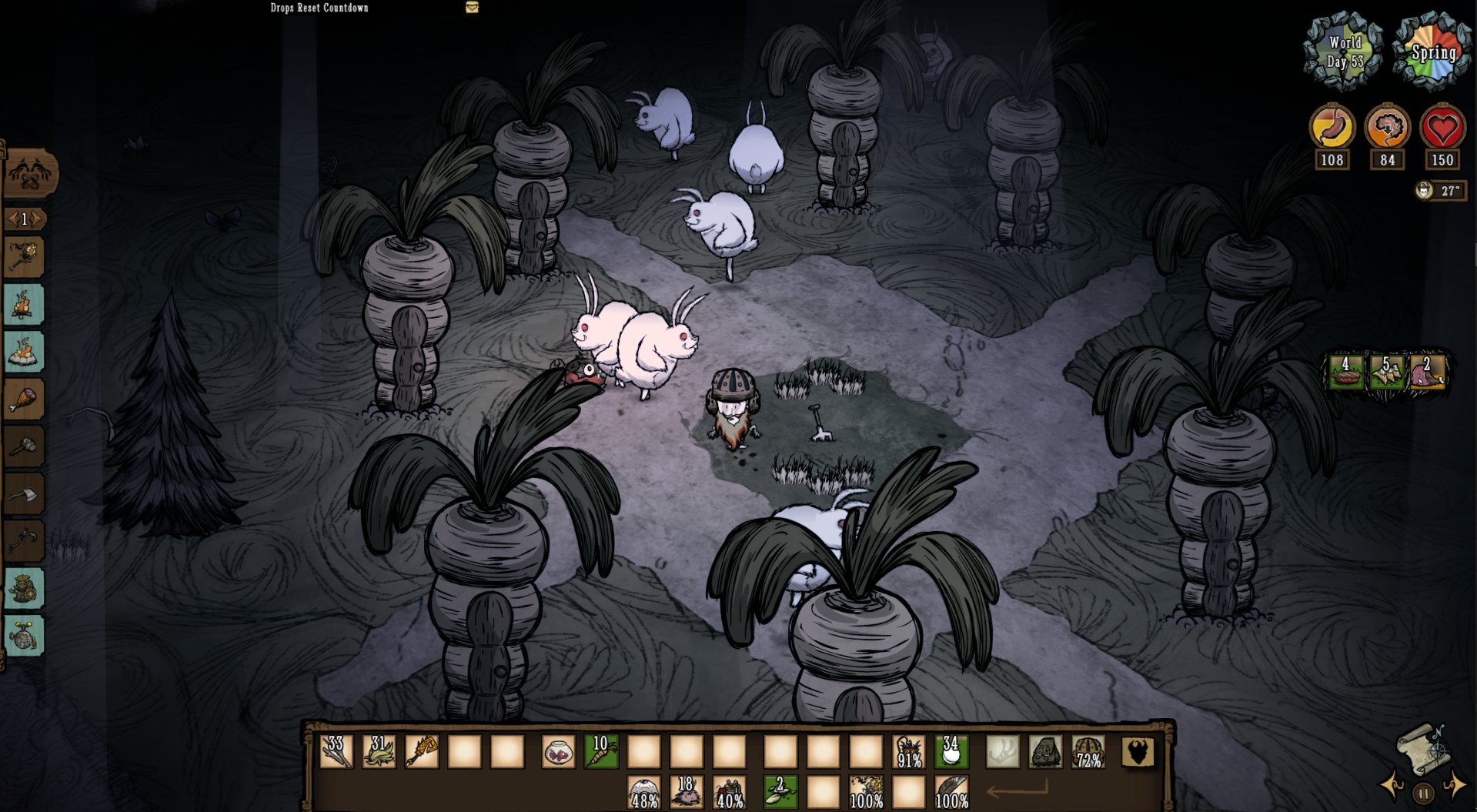
Task: Click the backpack equipment slot
Action: pyautogui.click(x=1138, y=752)
